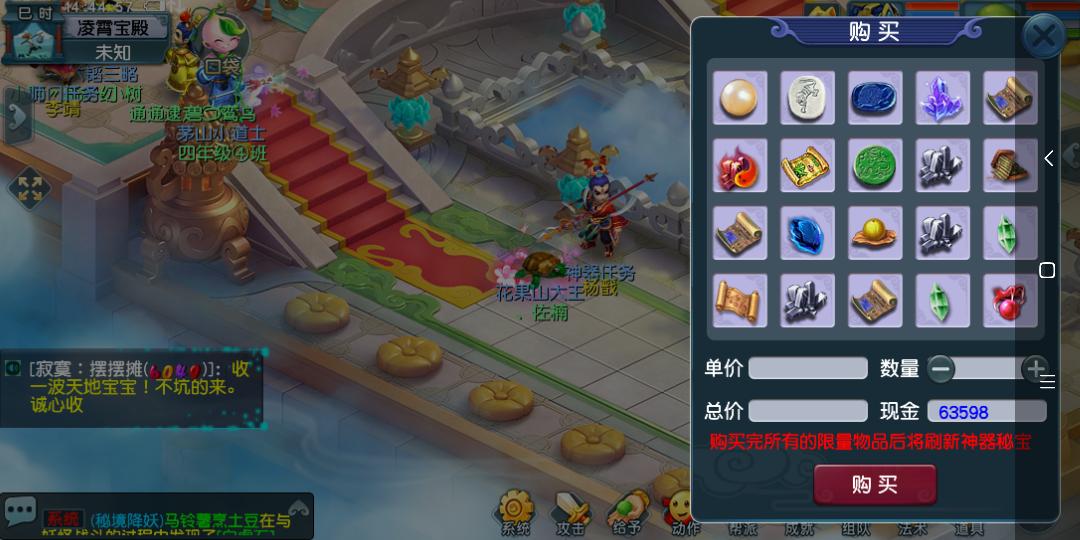Toggle the fullscreen expand arrows button
This screenshot has height=540, width=1080.
point(29,189)
